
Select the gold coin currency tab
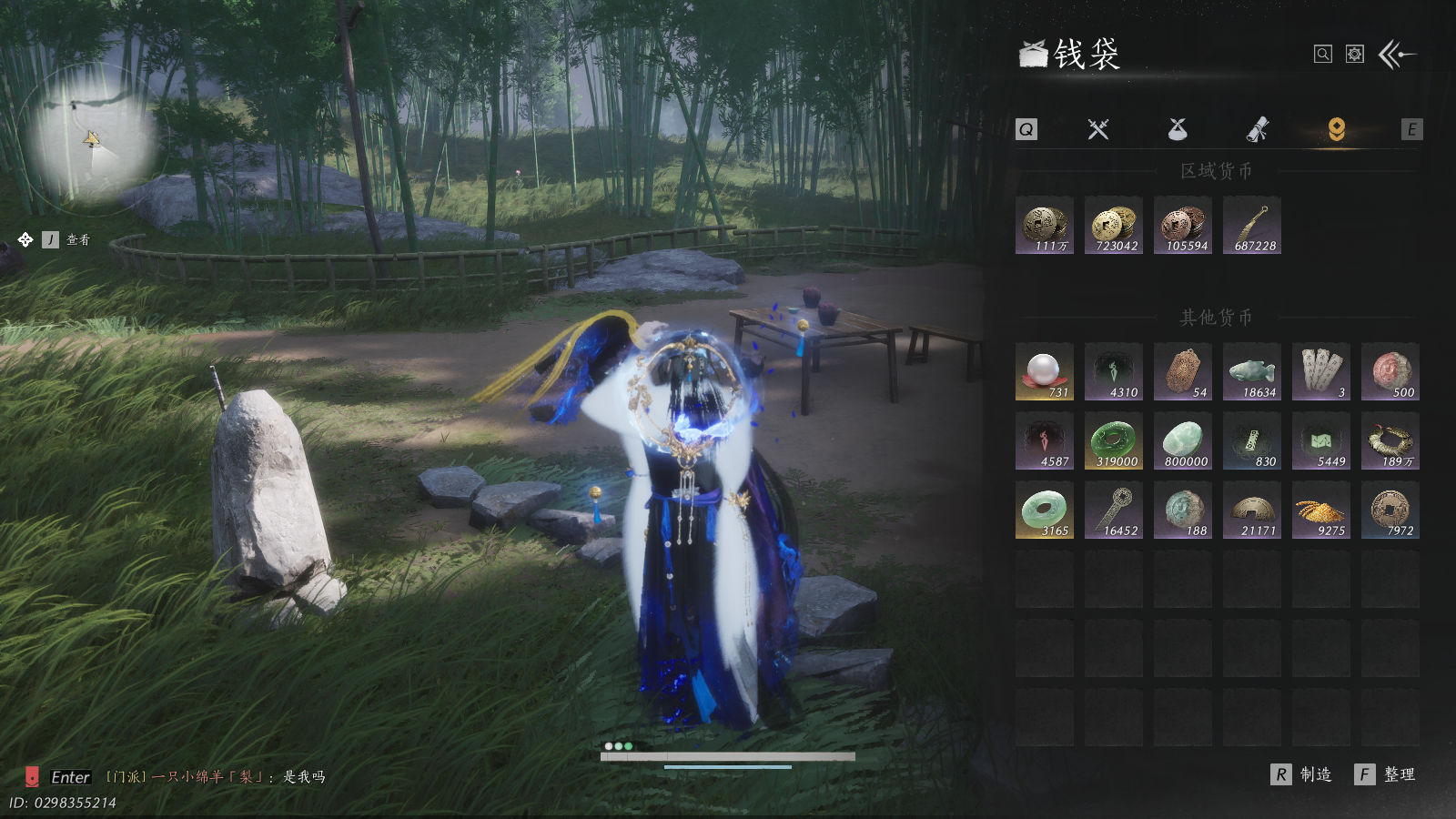point(1336,129)
